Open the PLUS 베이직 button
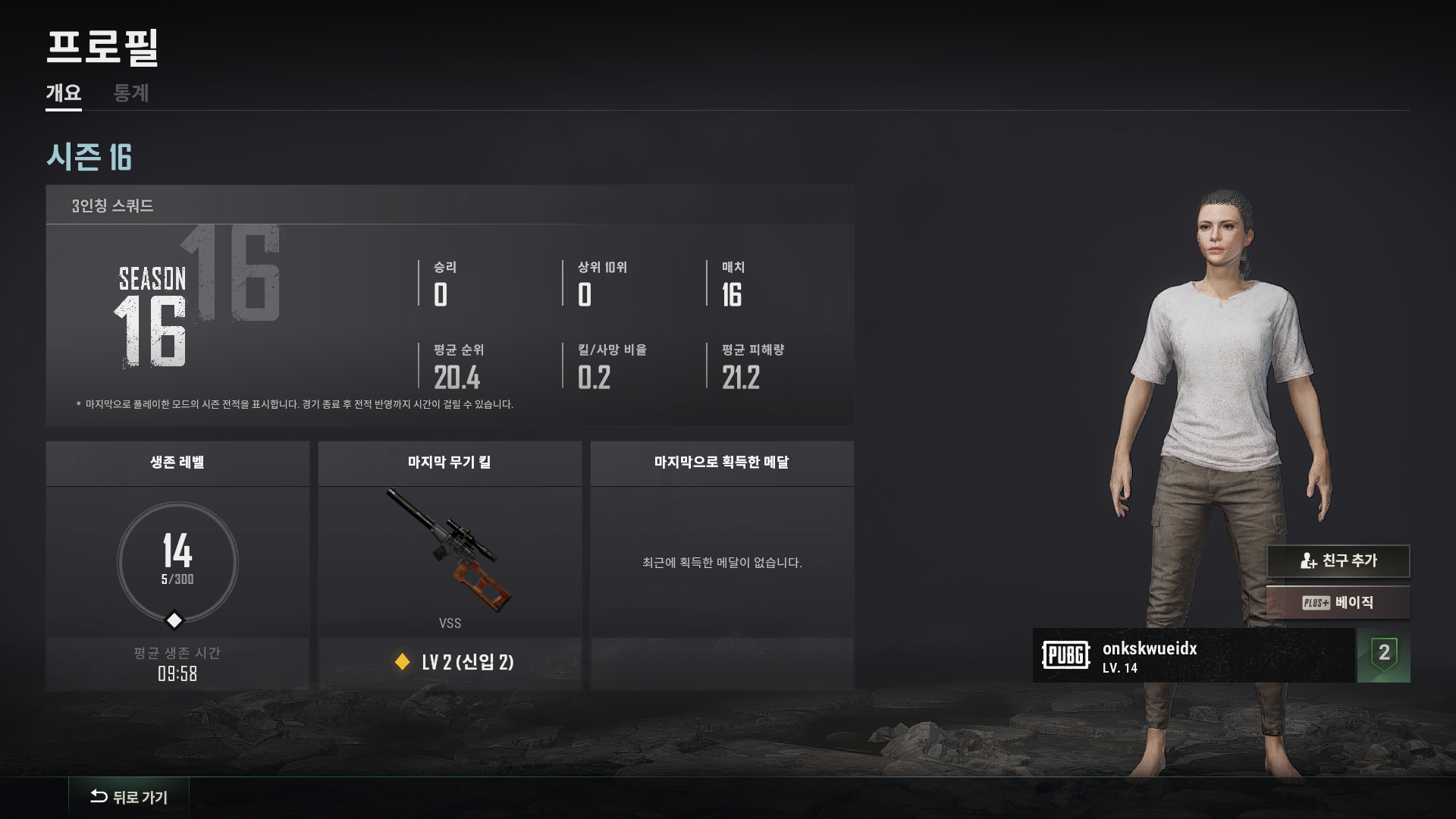This screenshot has height=819, width=1456. [x=1338, y=603]
